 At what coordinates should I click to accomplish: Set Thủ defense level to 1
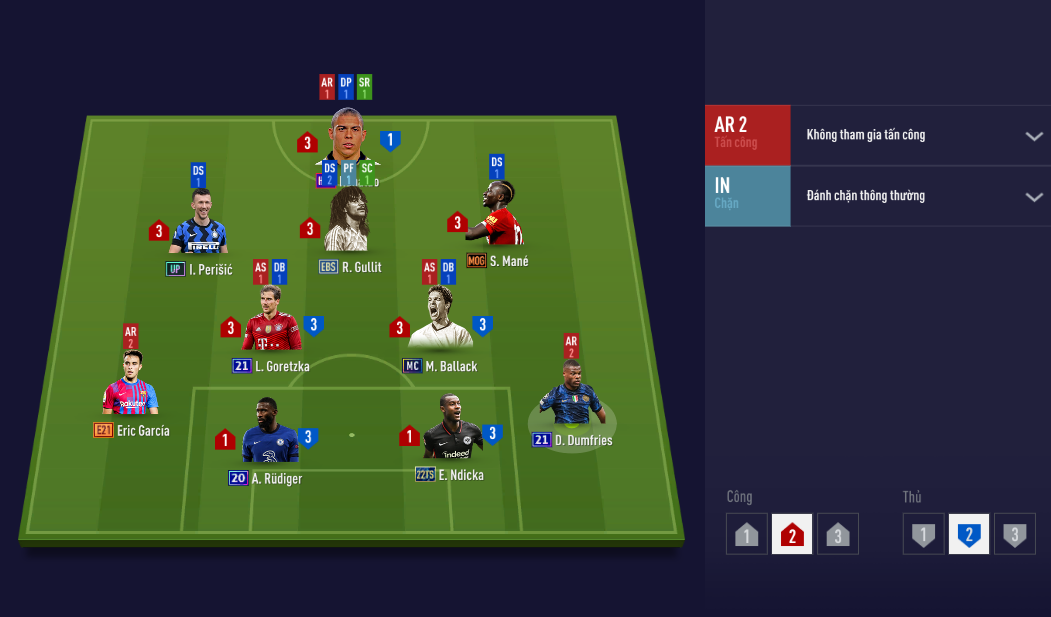[x=924, y=534]
